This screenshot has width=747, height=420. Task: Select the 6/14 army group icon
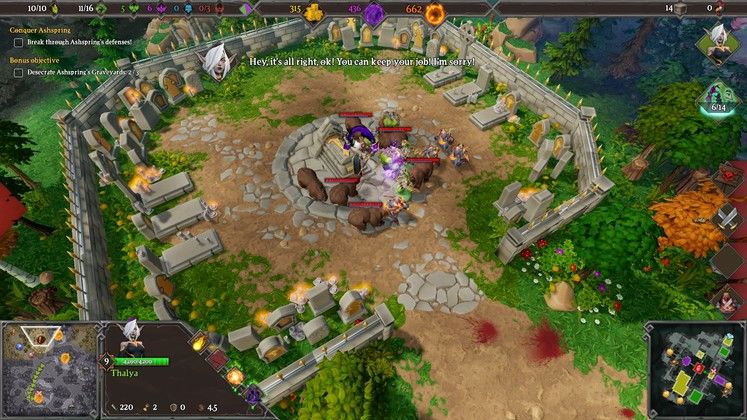pyautogui.click(x=719, y=98)
